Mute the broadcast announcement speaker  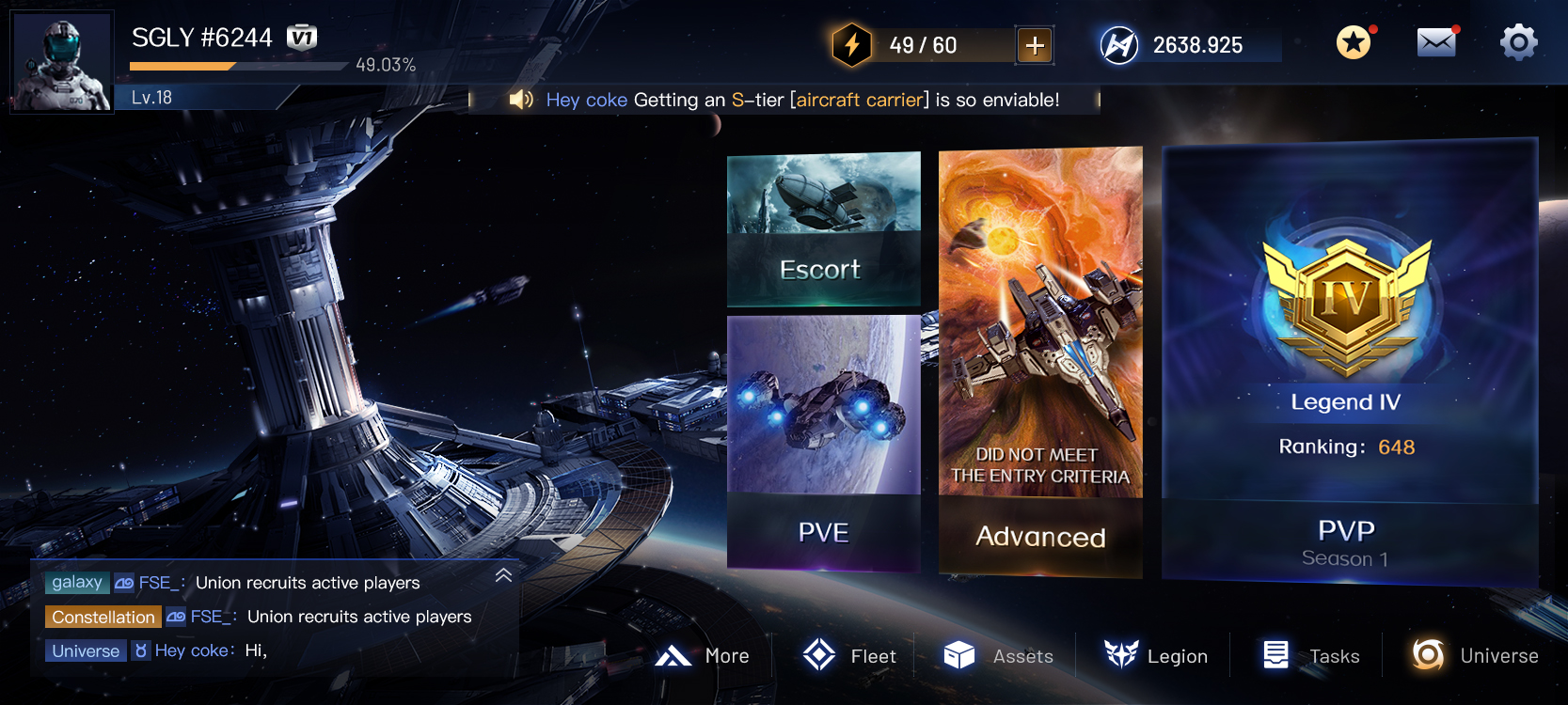pyautogui.click(x=521, y=99)
